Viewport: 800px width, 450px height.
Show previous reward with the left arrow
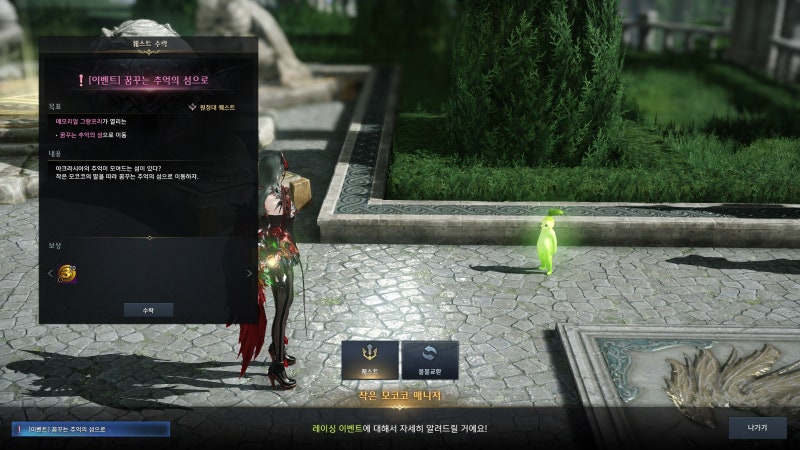coord(50,273)
